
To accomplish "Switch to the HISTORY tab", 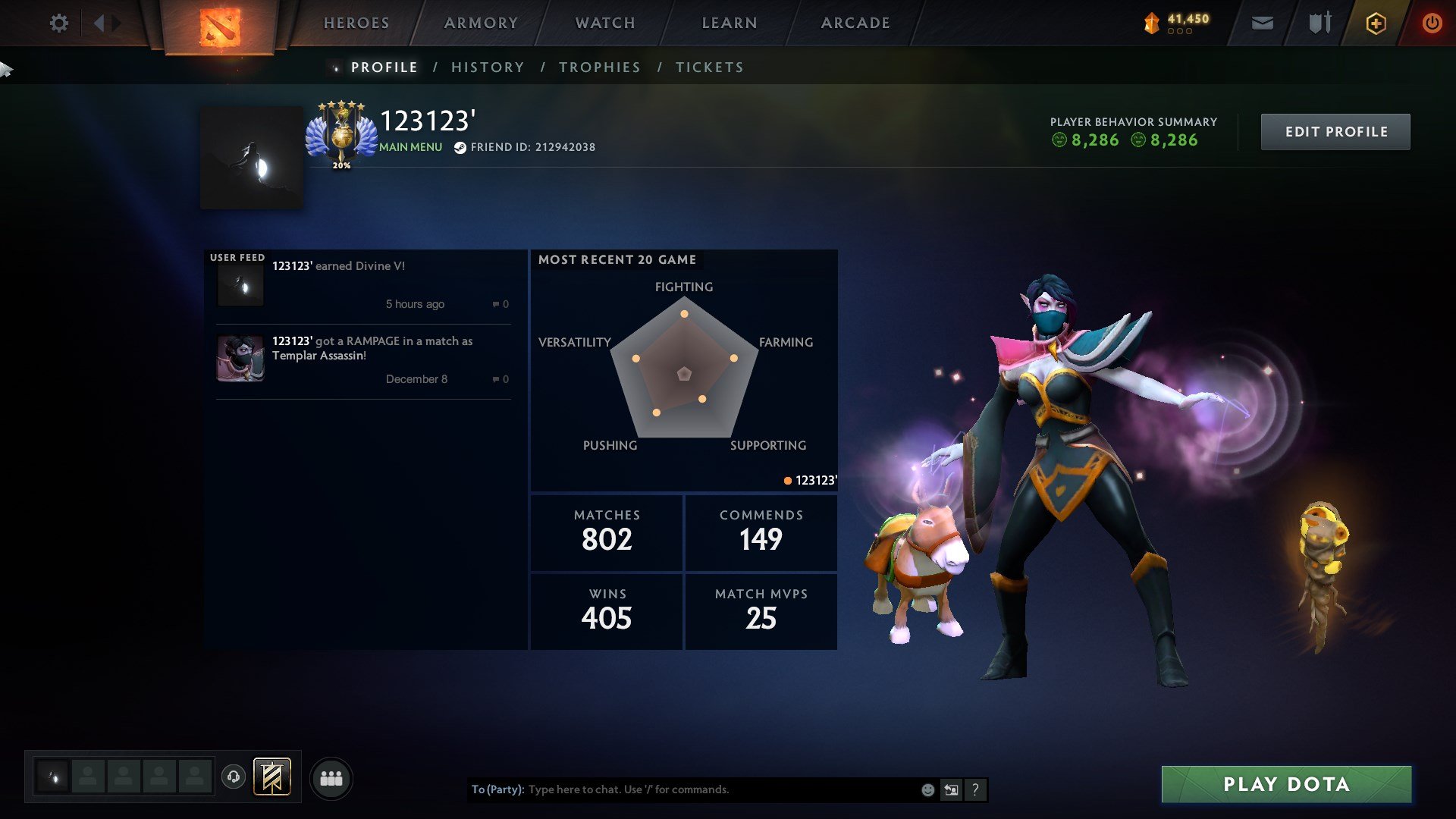I will 488,67.
